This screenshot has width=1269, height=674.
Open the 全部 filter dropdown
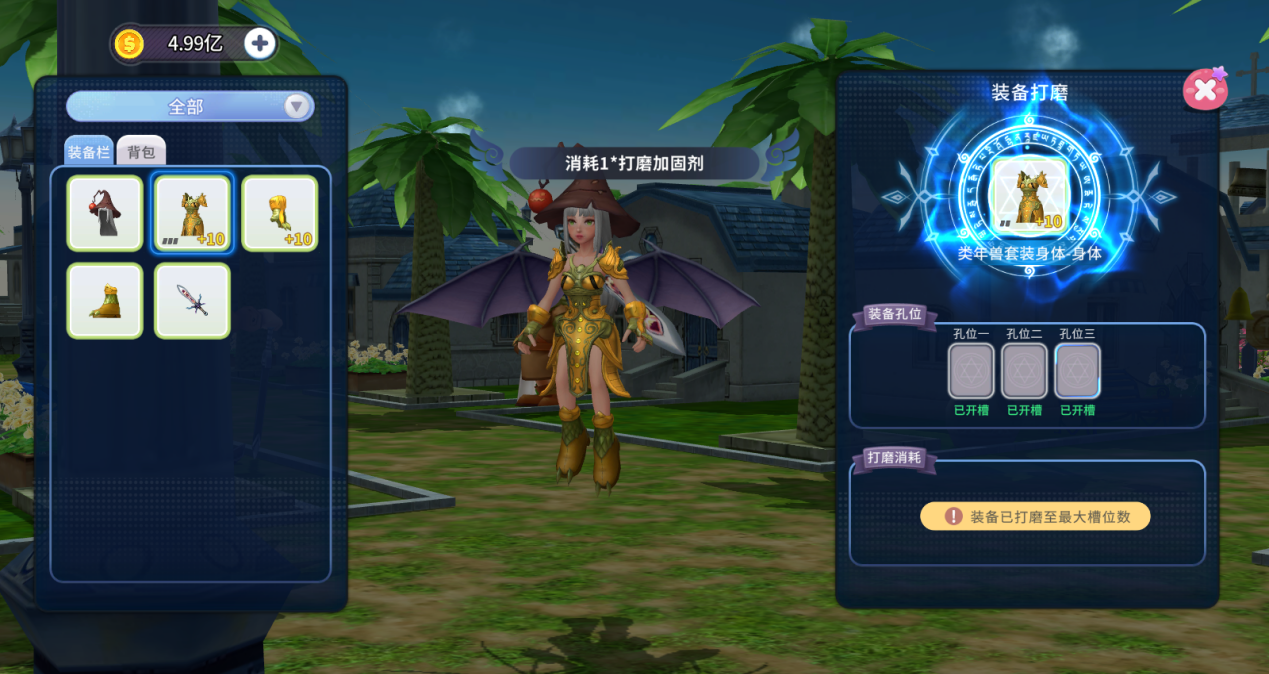pos(190,106)
